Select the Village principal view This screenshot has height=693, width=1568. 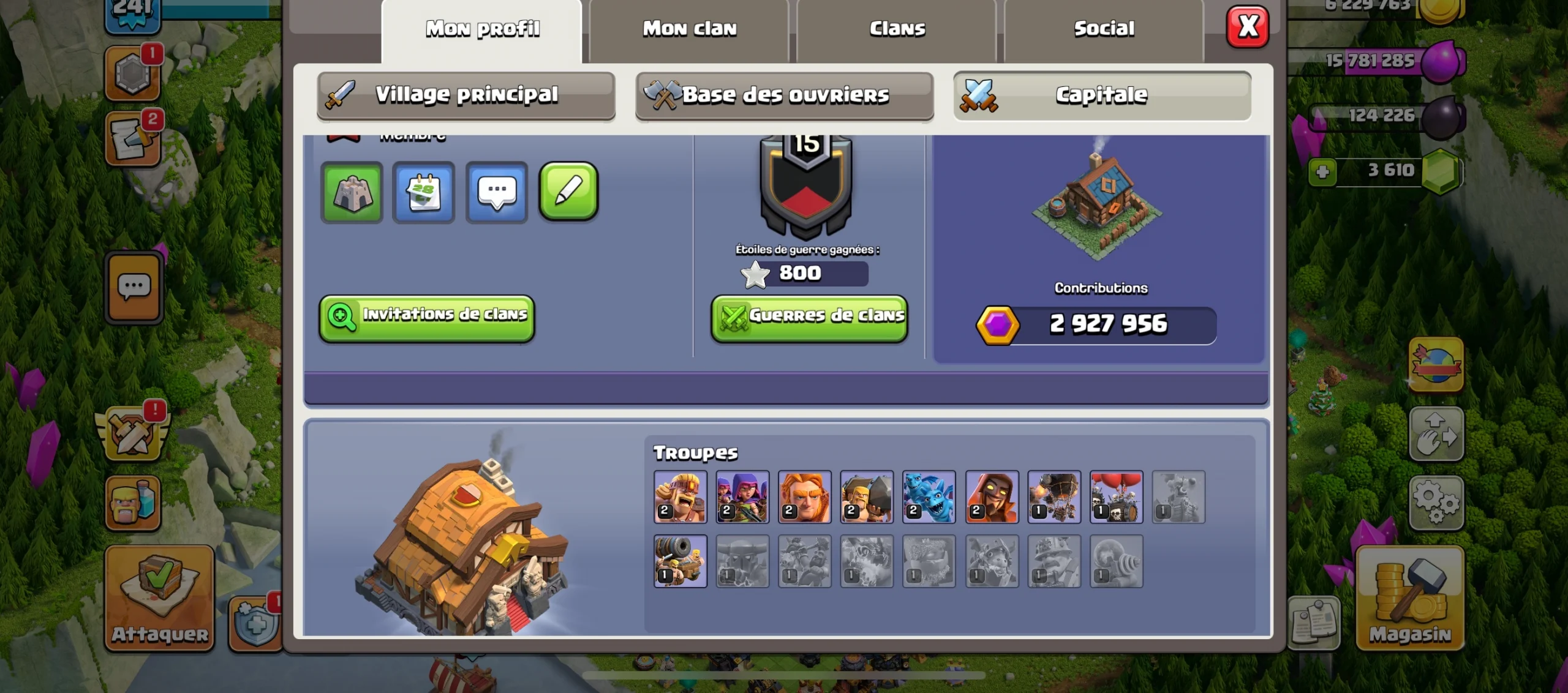(x=467, y=95)
